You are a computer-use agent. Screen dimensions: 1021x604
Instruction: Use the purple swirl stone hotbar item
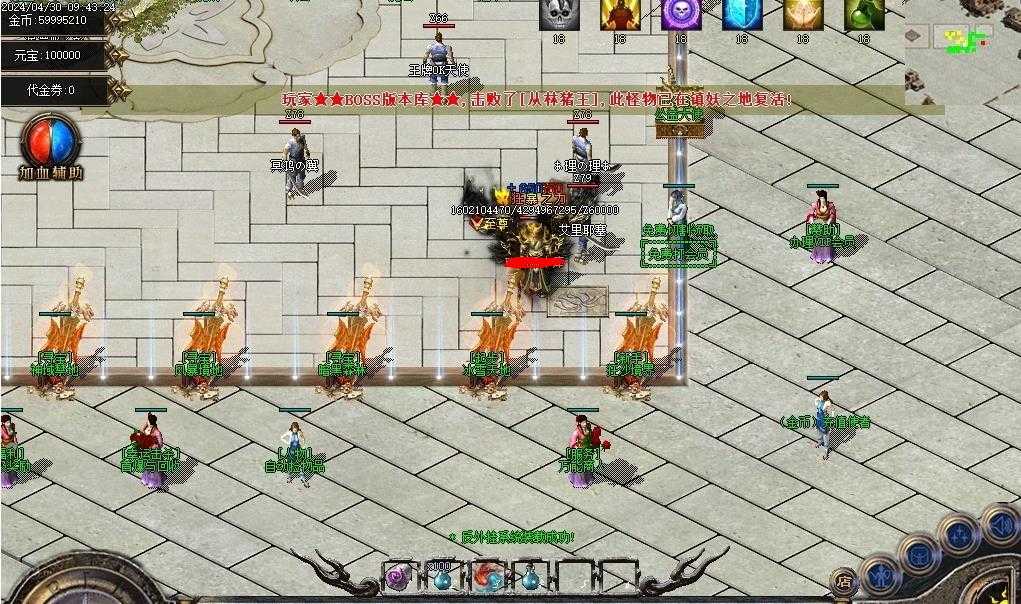(400, 577)
